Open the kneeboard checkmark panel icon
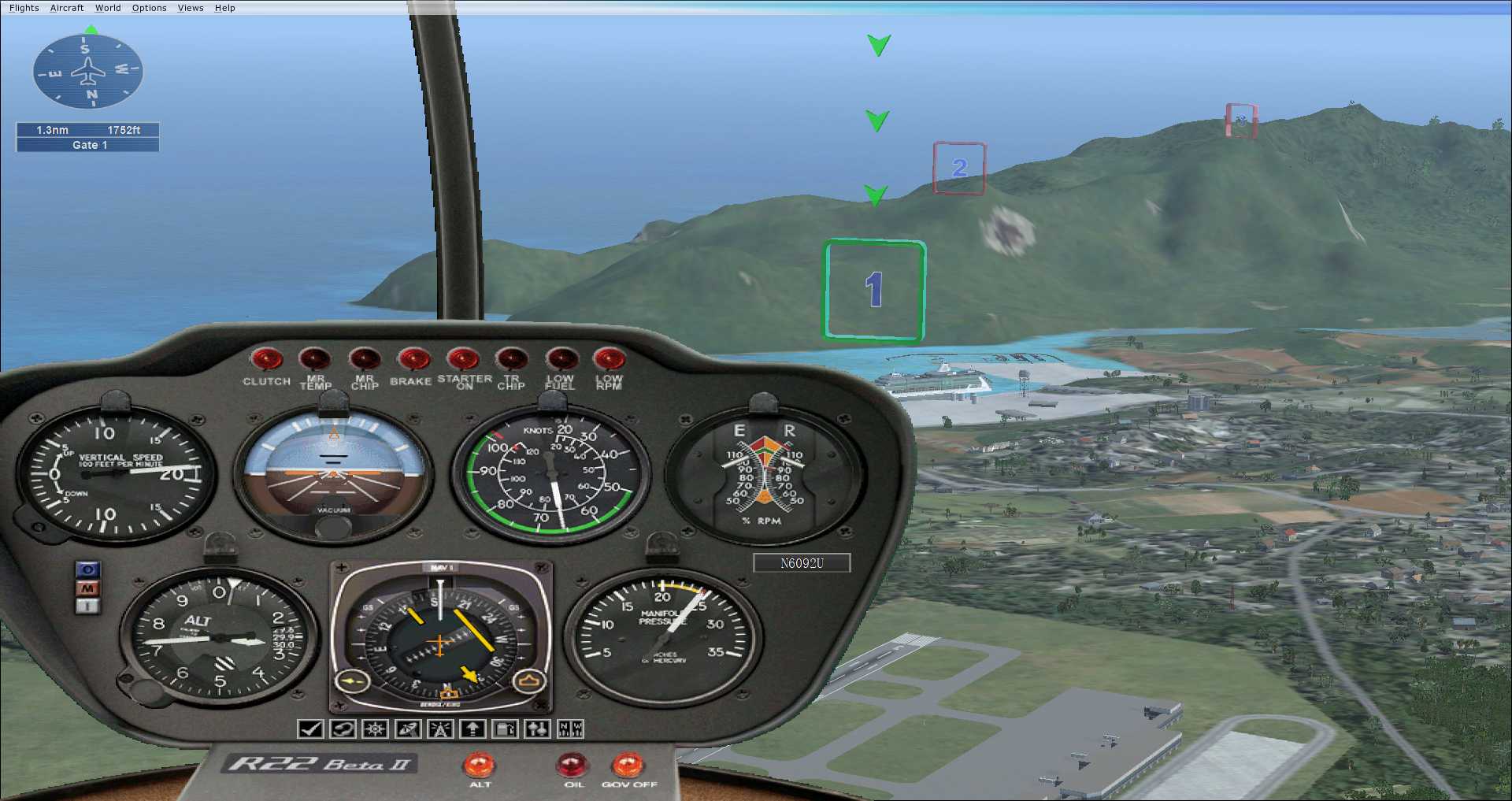The height and width of the screenshot is (801, 1512). point(310,729)
